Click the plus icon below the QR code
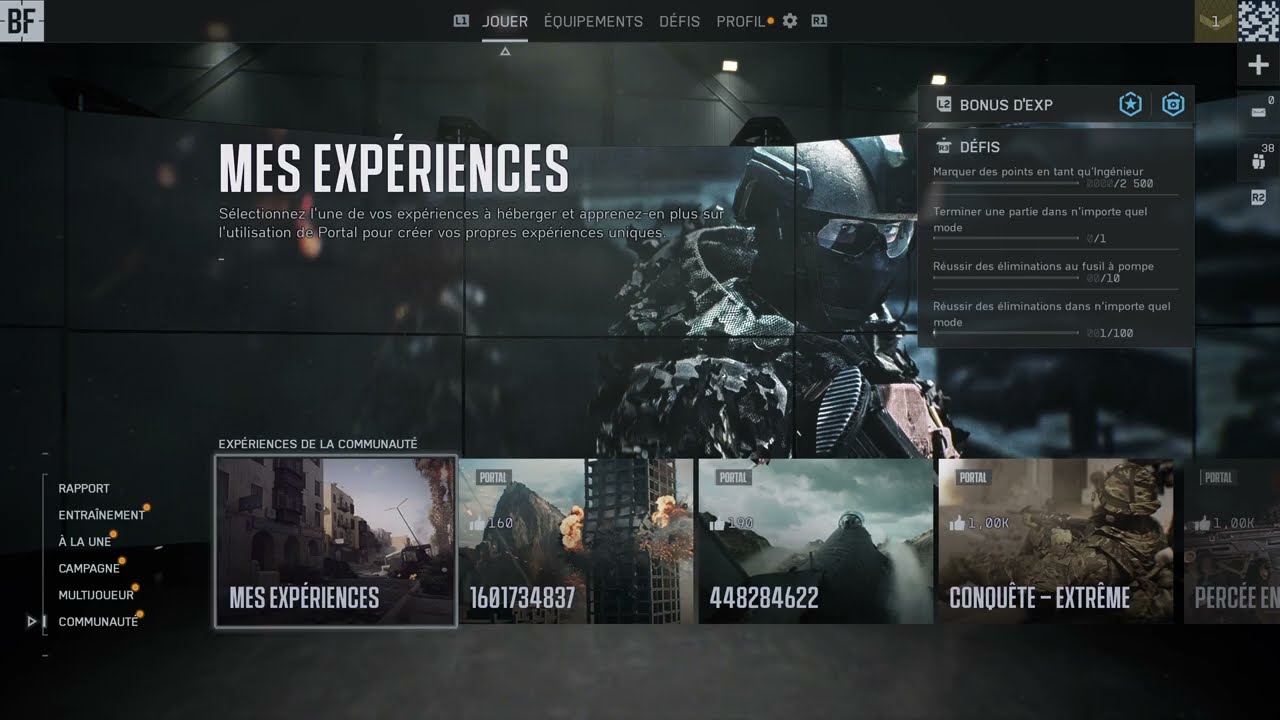This screenshot has height=720, width=1280. point(1257,64)
